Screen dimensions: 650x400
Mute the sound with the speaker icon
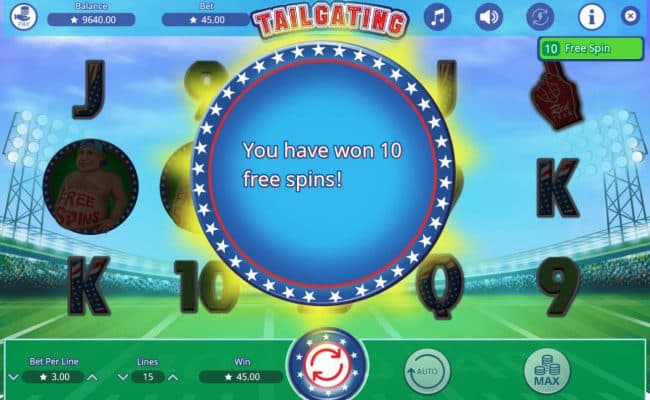489,17
